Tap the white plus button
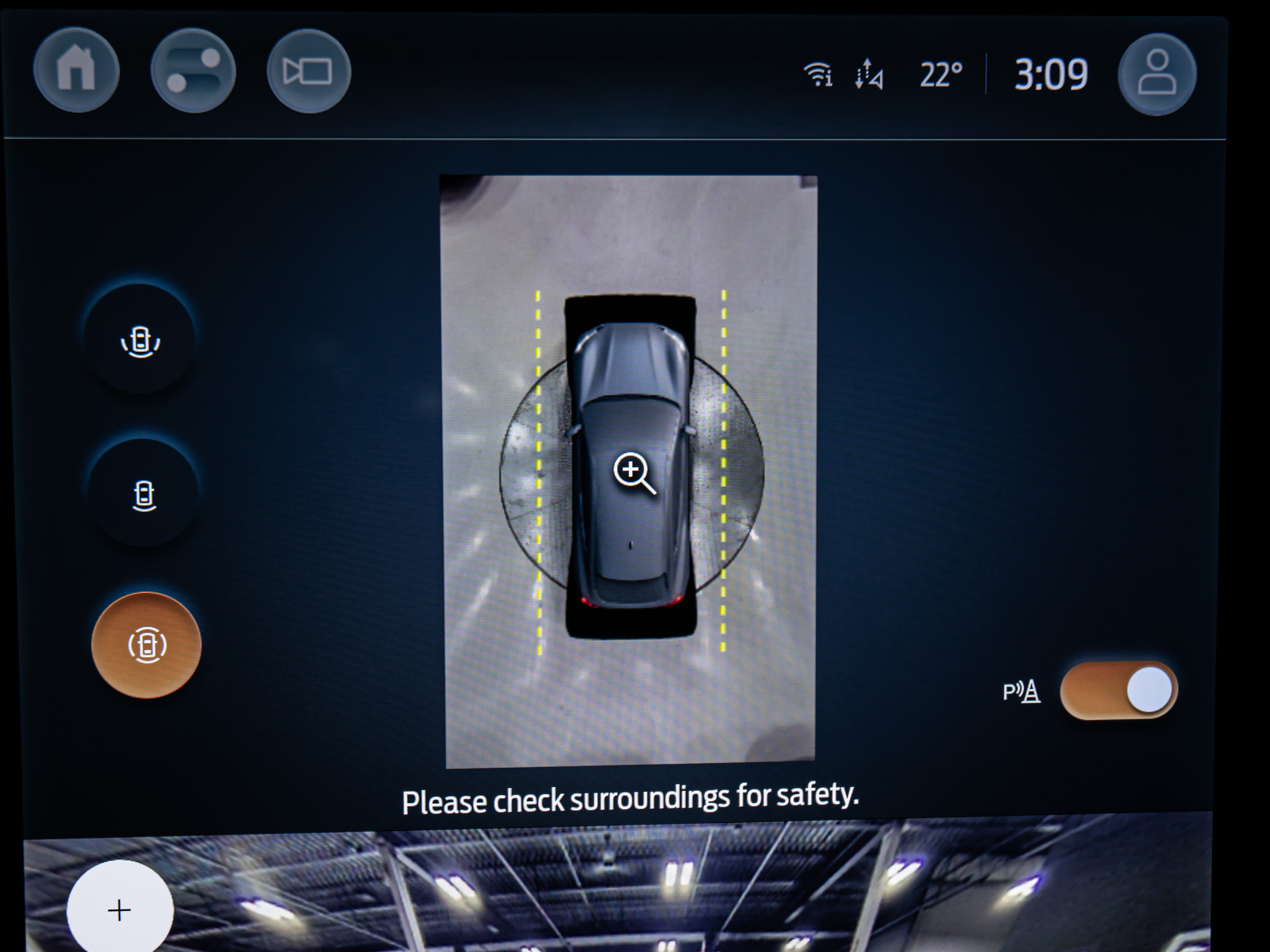Viewport: 1270px width, 952px height. point(119,910)
